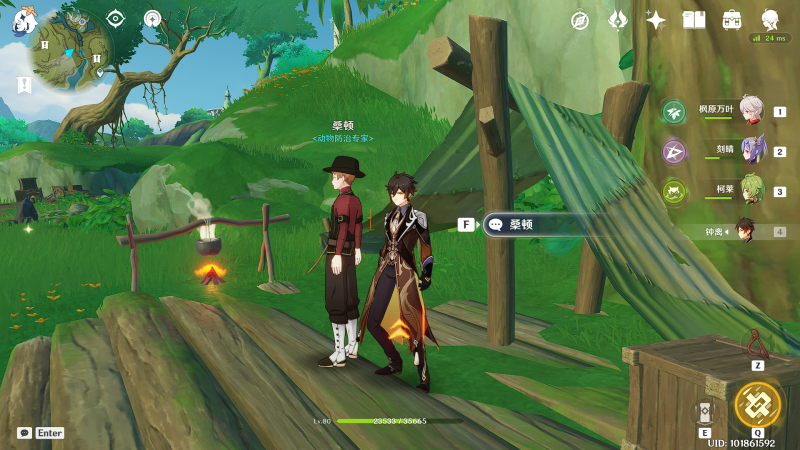Open the four-point star events icon

656,20
